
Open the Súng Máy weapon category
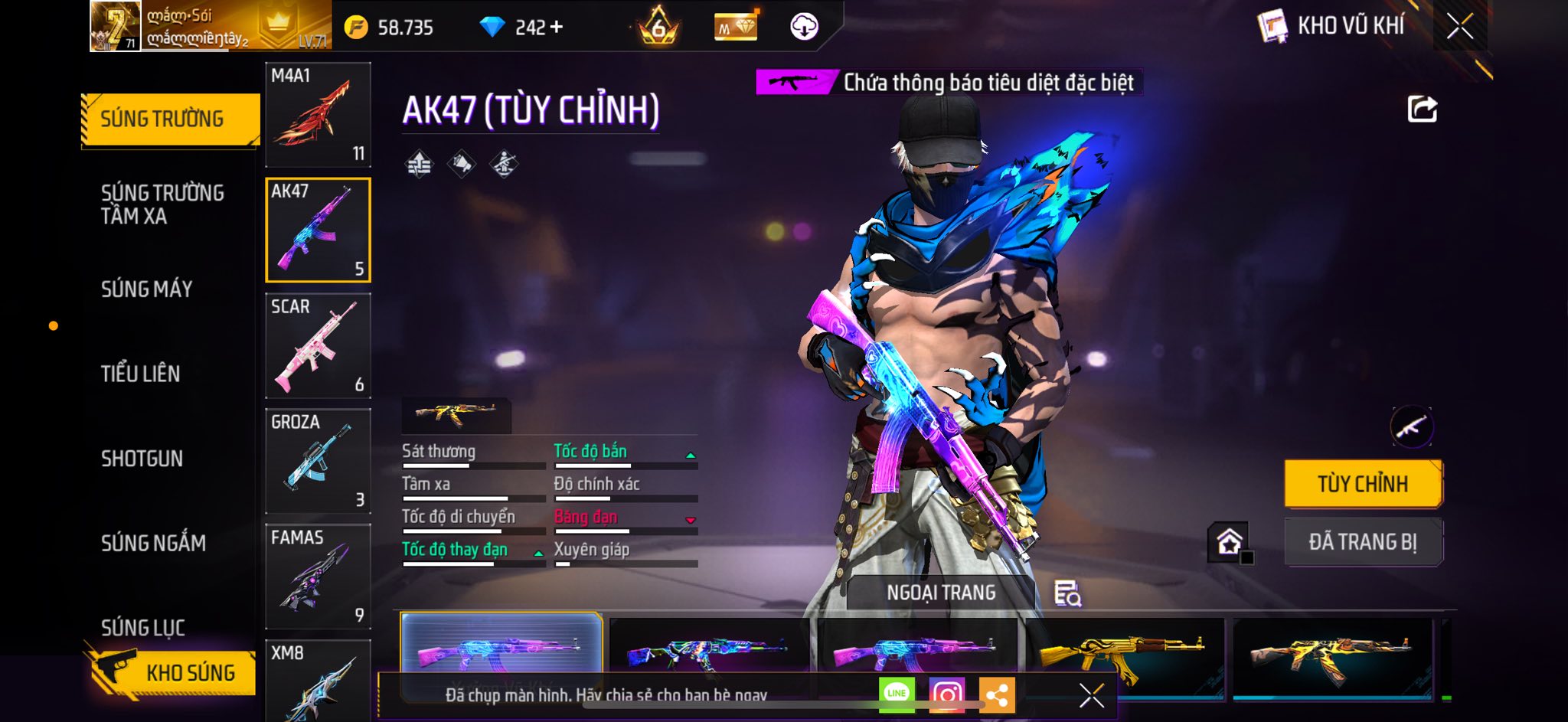tap(146, 289)
